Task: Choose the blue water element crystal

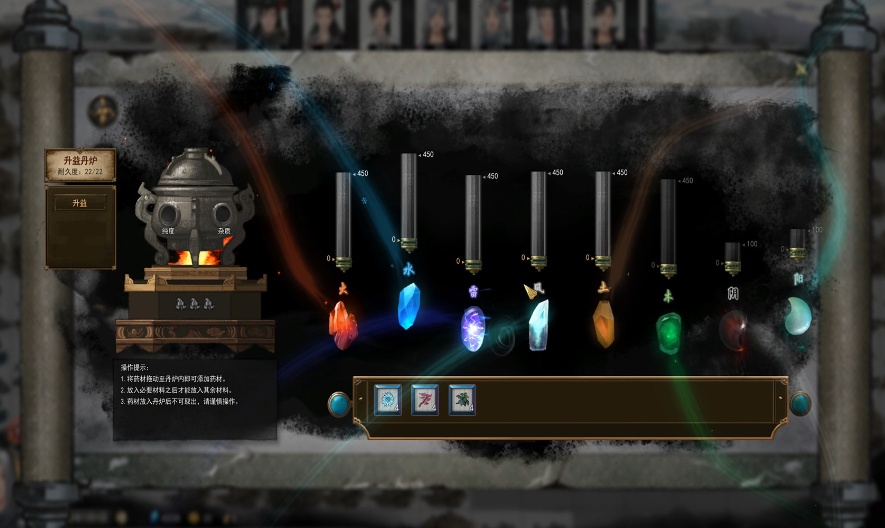Action: [x=408, y=306]
